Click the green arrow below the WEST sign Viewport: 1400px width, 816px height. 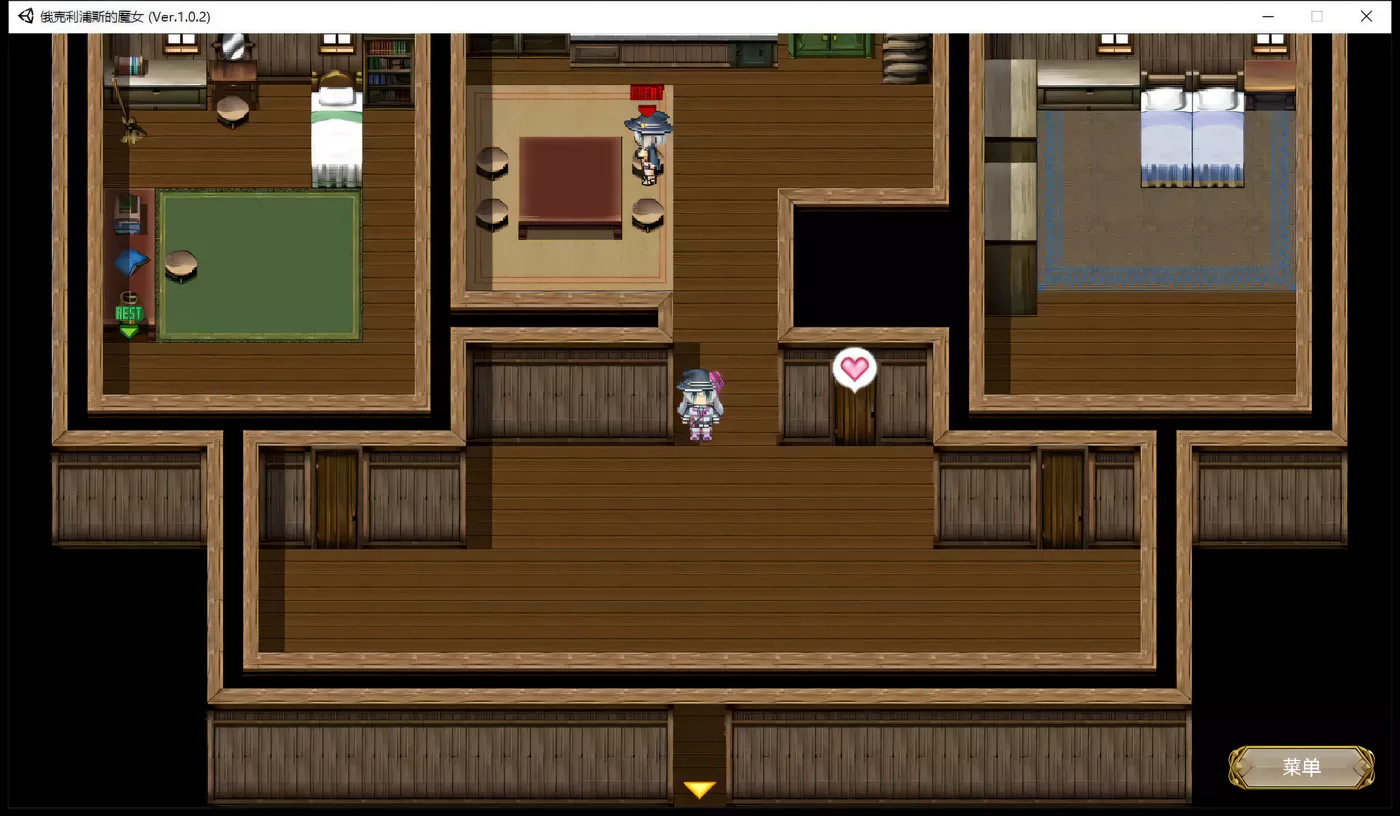tap(128, 328)
